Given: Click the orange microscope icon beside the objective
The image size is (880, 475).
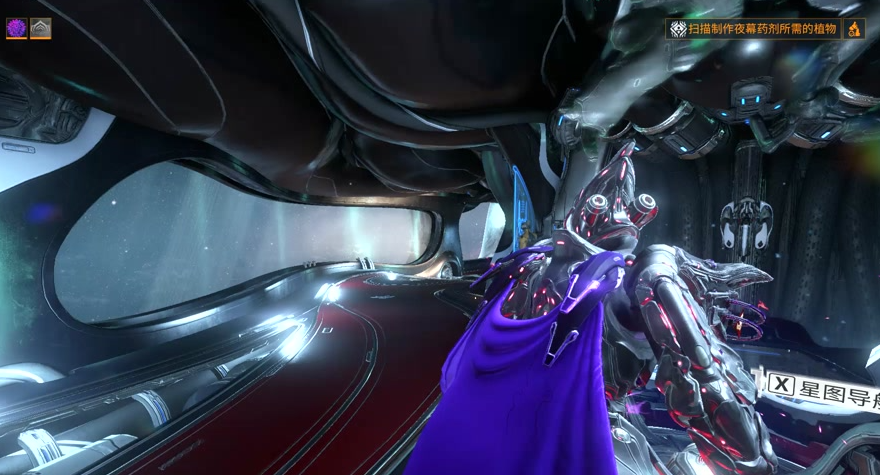Looking at the screenshot, I should point(855,29).
